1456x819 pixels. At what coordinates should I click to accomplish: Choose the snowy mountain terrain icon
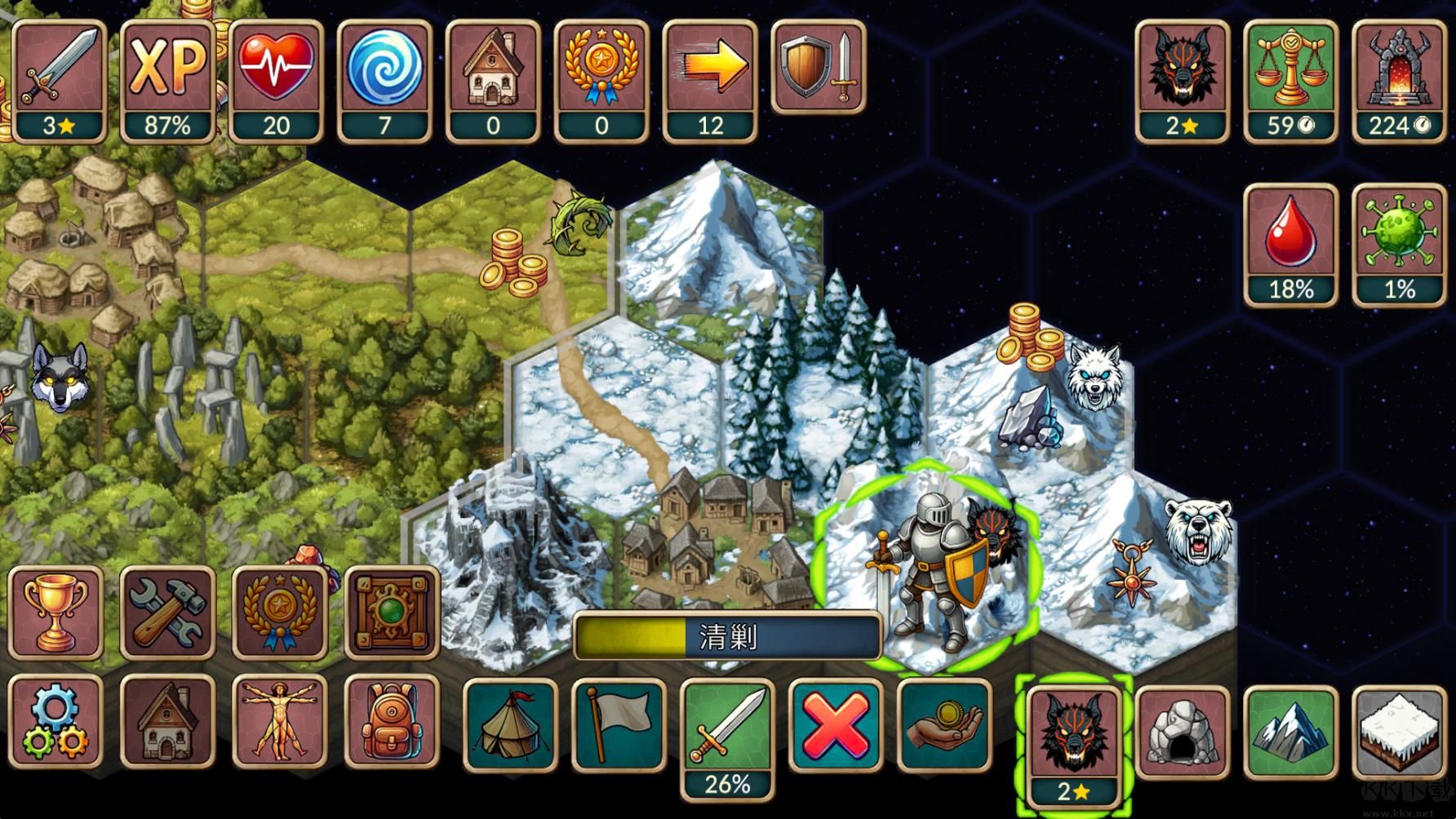(x=1291, y=732)
